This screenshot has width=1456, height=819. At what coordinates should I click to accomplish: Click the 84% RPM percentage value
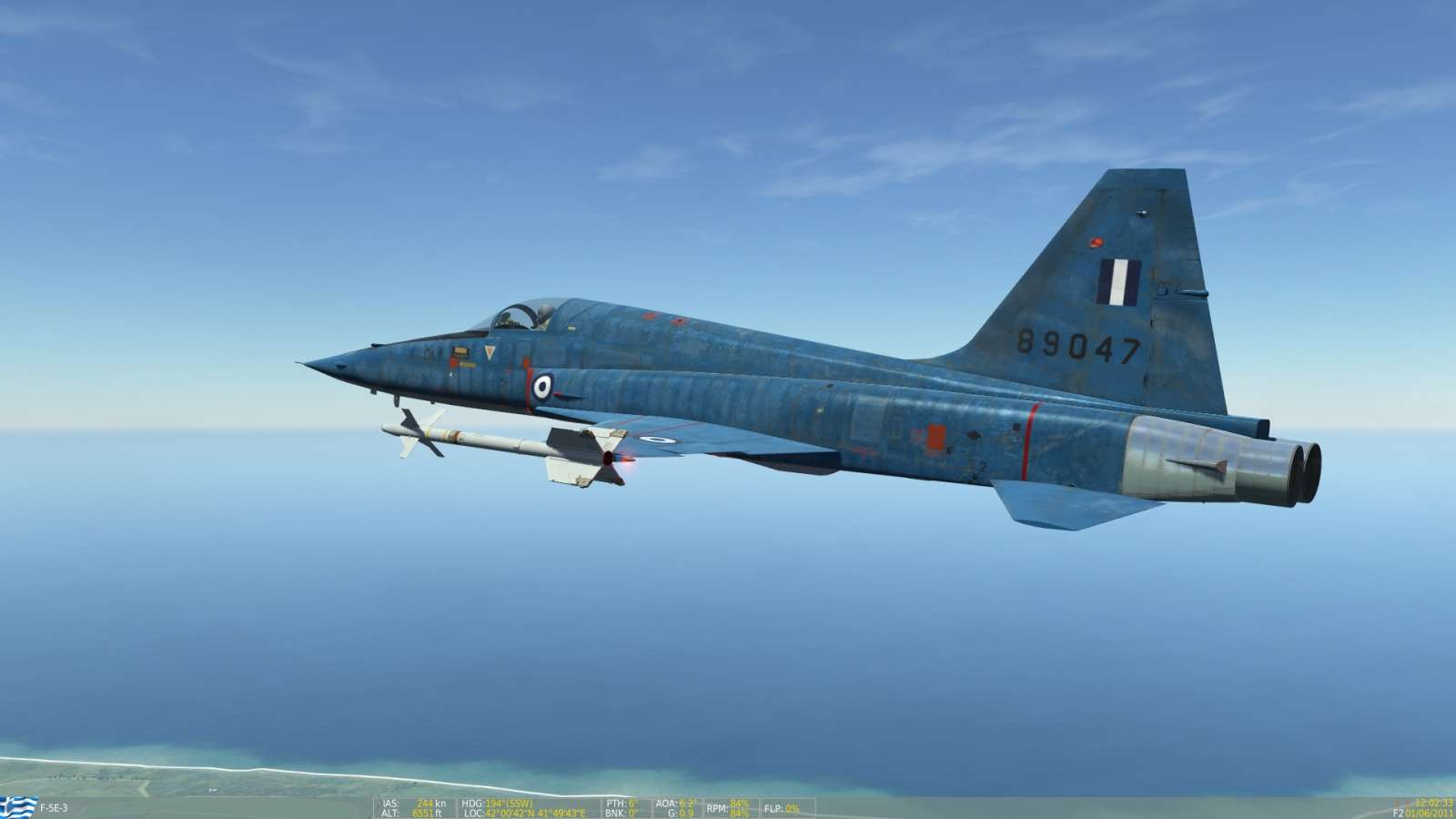pos(739,804)
